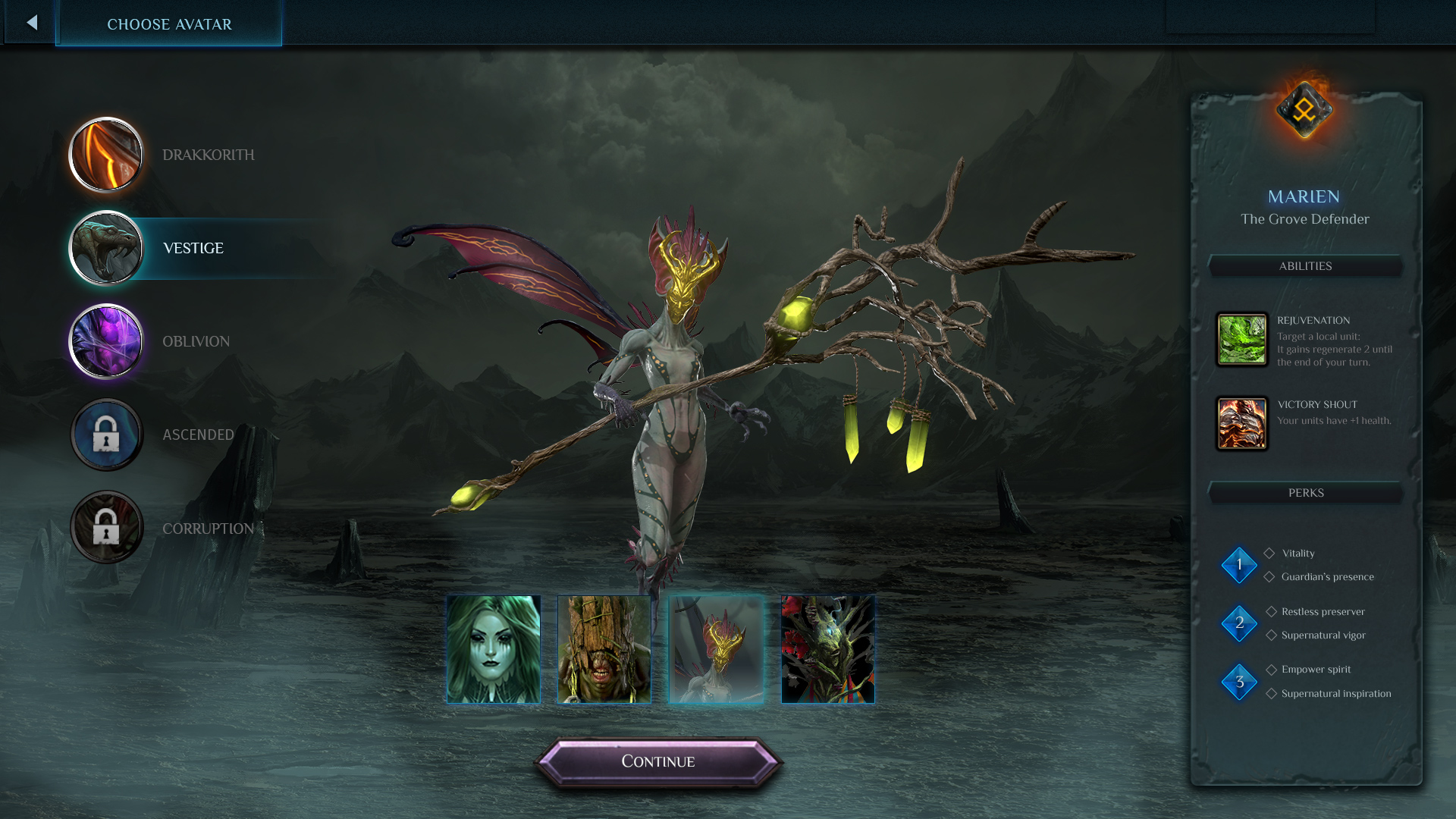Switch to the Choose Avatar tab

168,24
